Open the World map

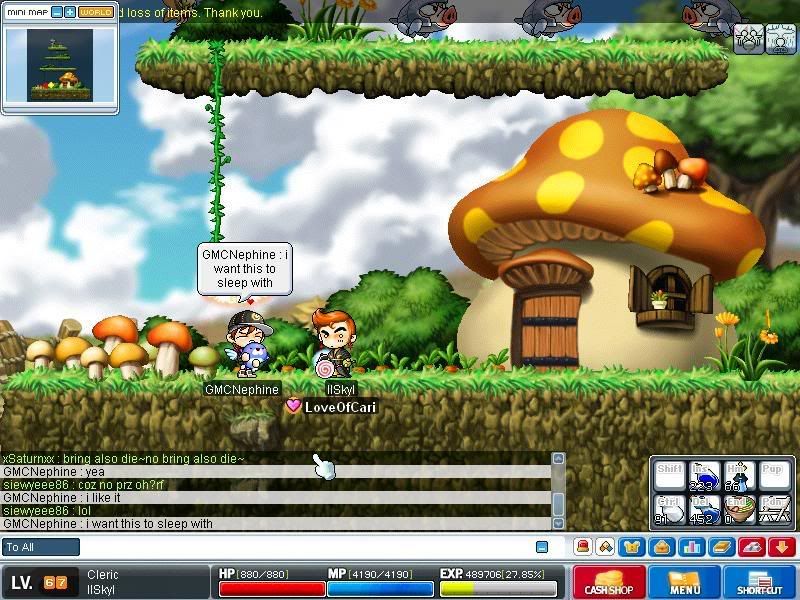(x=96, y=12)
